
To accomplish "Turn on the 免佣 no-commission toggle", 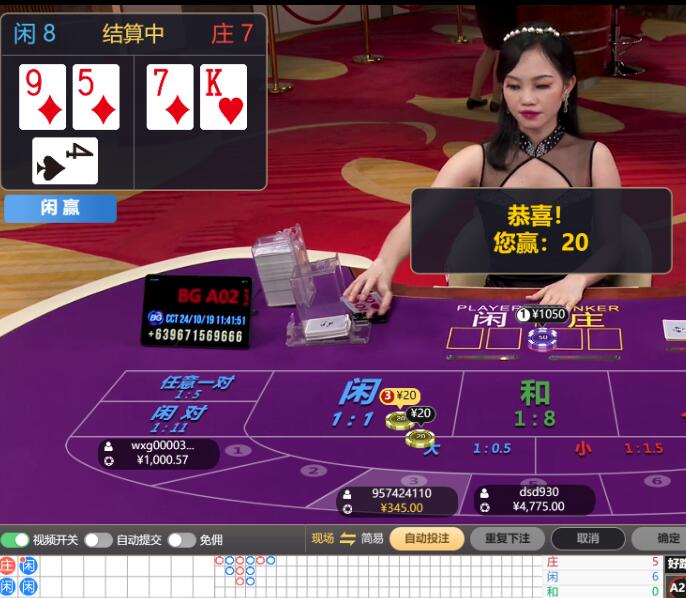I will (x=181, y=540).
